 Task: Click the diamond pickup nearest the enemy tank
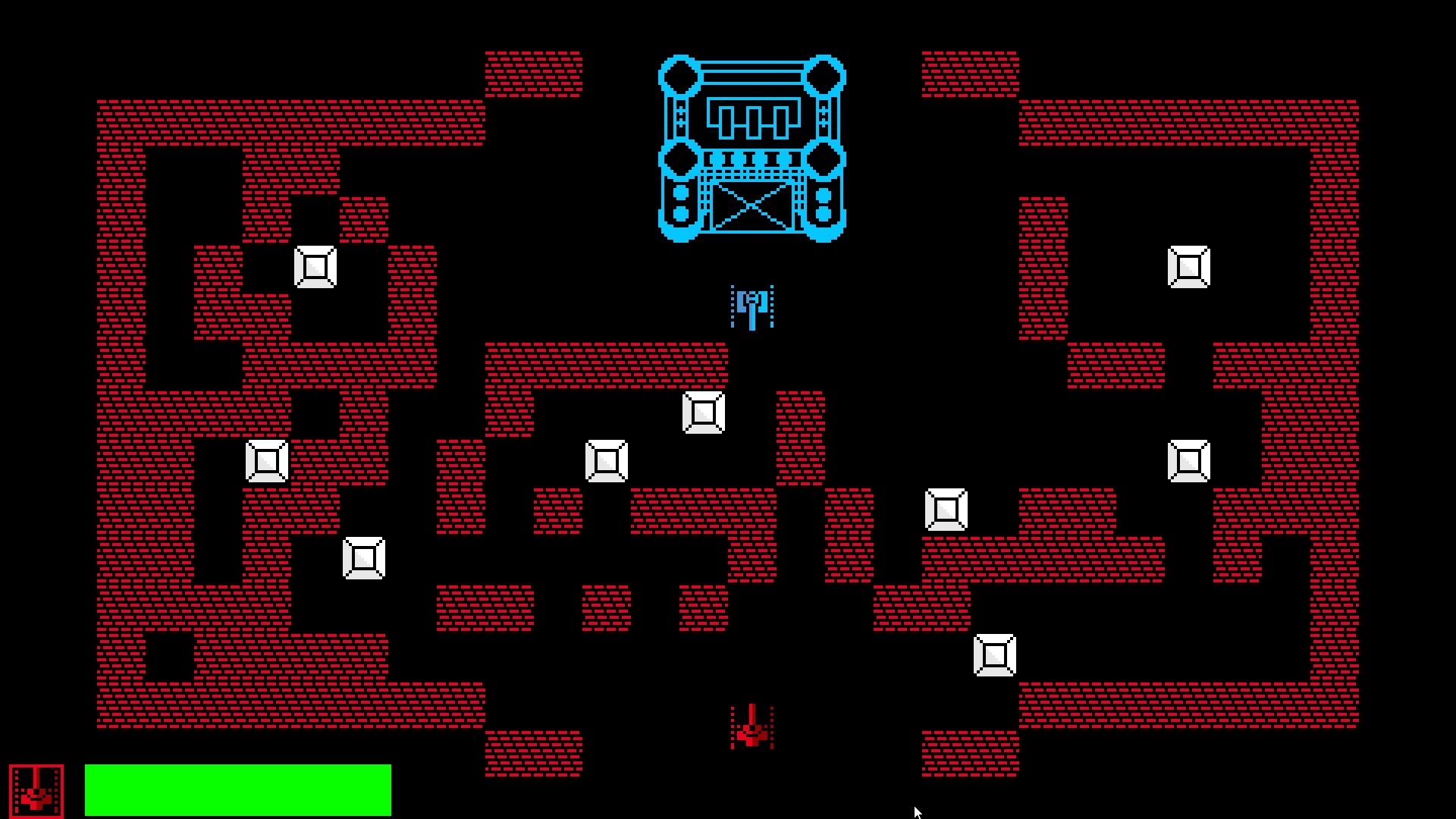click(x=993, y=654)
